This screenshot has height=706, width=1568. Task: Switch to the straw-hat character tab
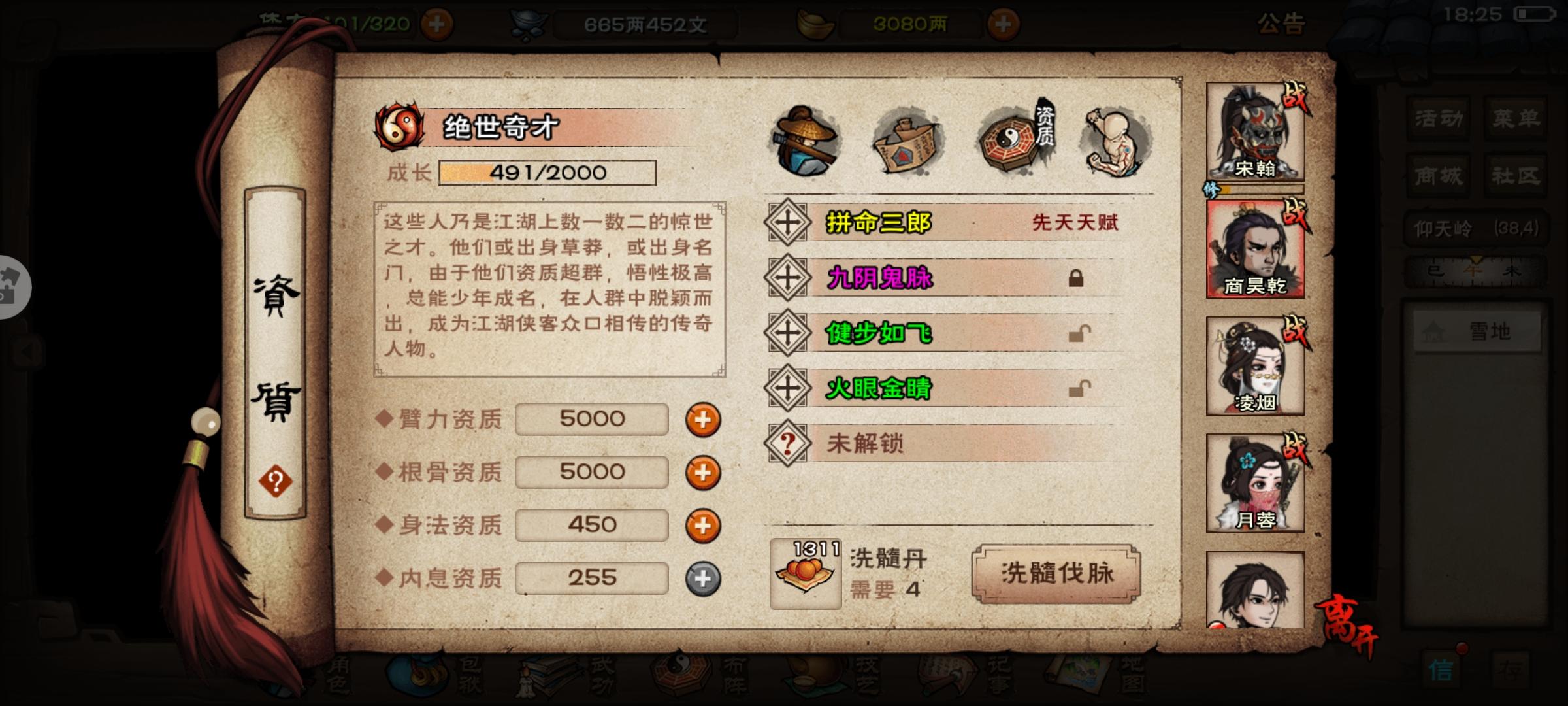pos(805,139)
